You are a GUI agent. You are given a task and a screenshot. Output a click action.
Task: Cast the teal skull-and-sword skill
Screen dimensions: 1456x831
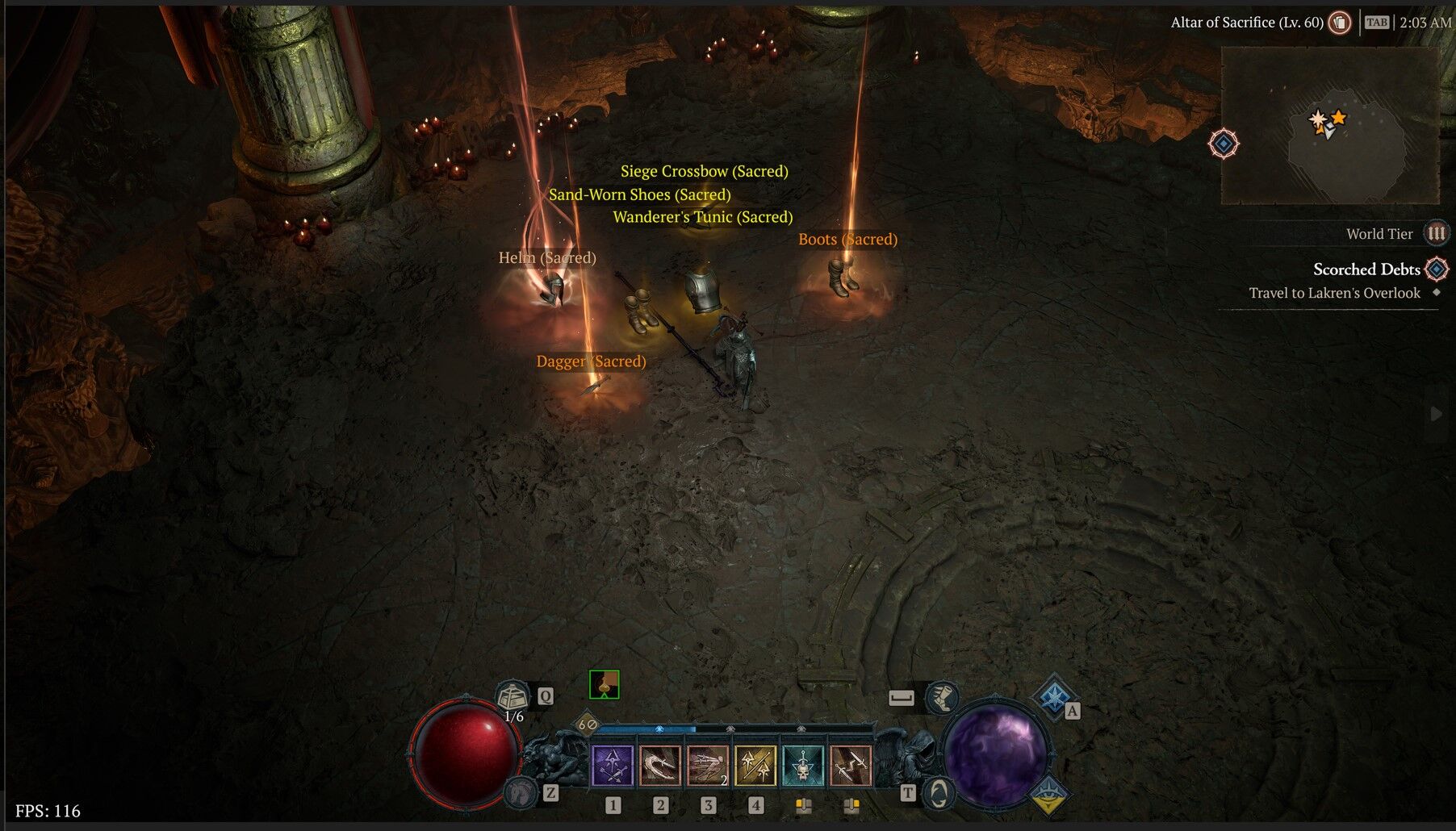click(803, 766)
